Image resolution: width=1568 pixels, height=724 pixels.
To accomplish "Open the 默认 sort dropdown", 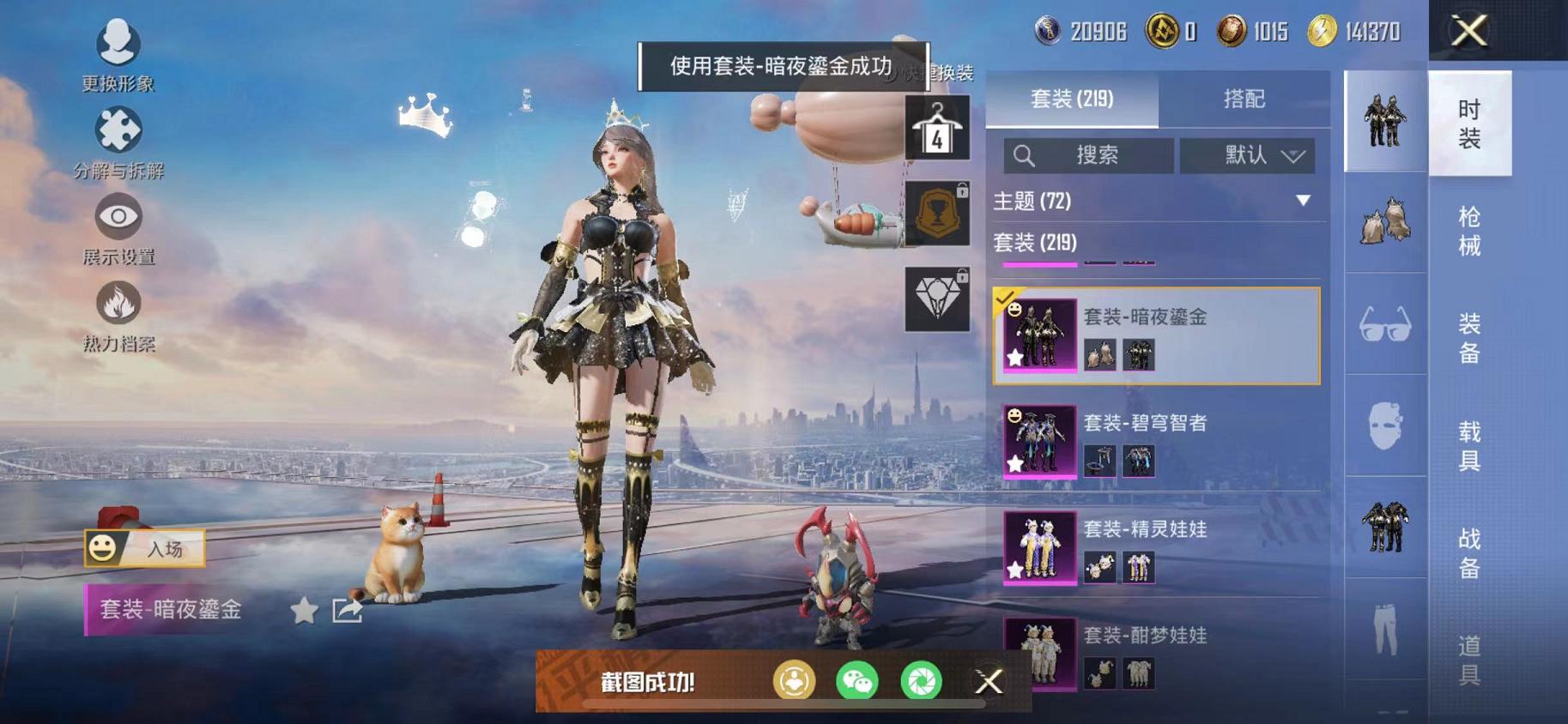I will tap(1246, 155).
